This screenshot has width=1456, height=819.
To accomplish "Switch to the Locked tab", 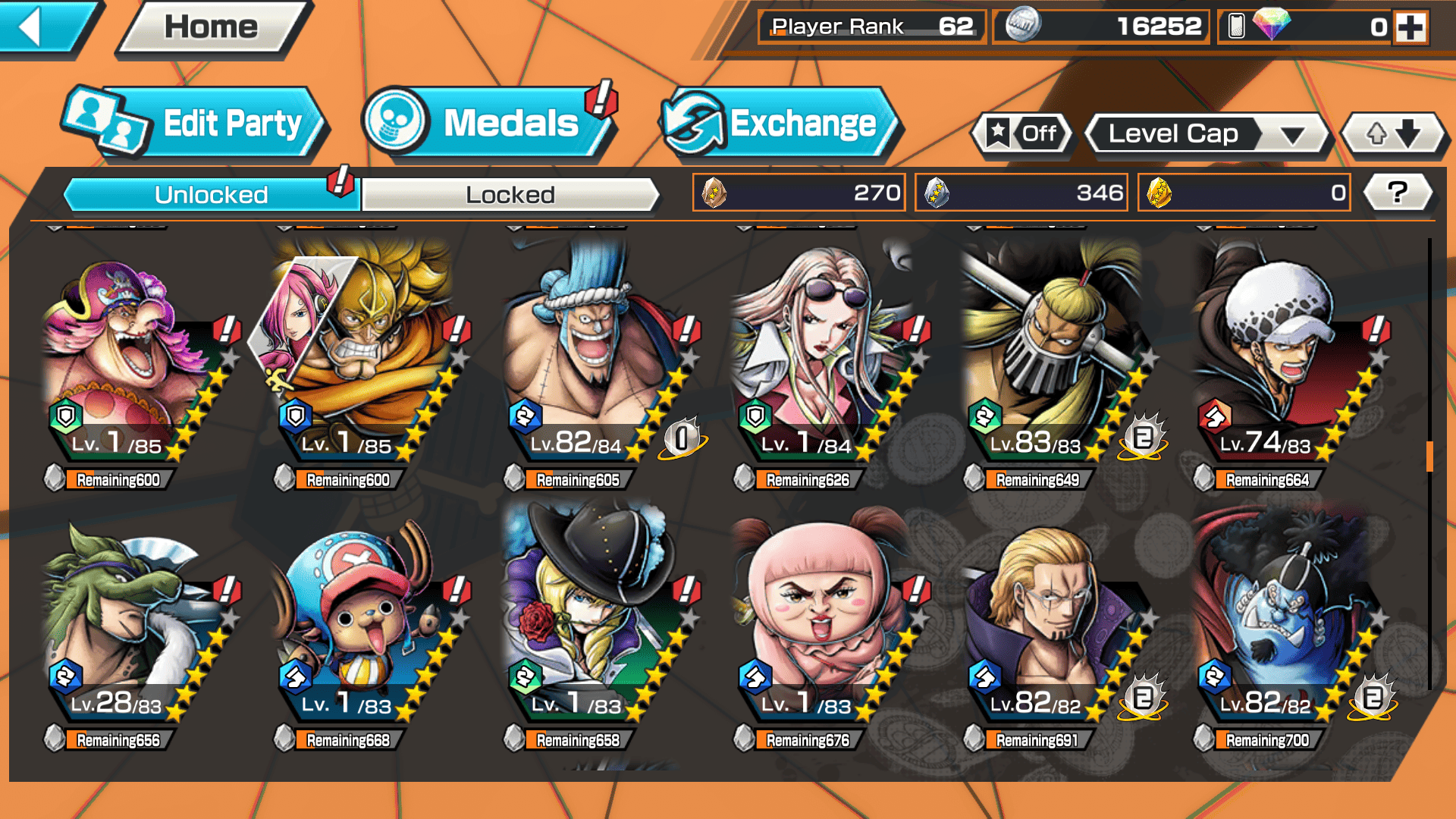I will [510, 195].
